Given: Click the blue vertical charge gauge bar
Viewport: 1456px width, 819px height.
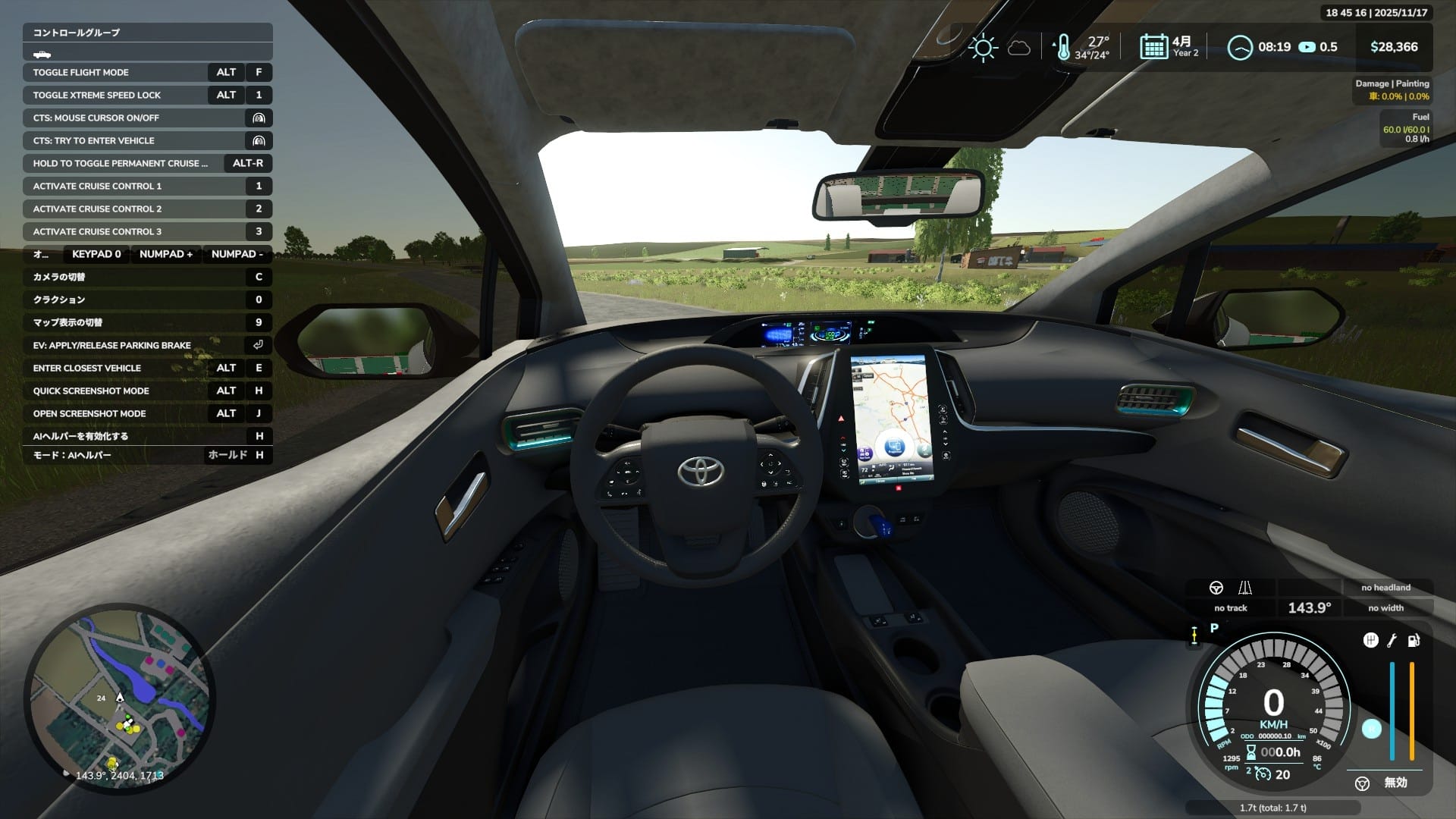Looking at the screenshot, I should 1392,711.
